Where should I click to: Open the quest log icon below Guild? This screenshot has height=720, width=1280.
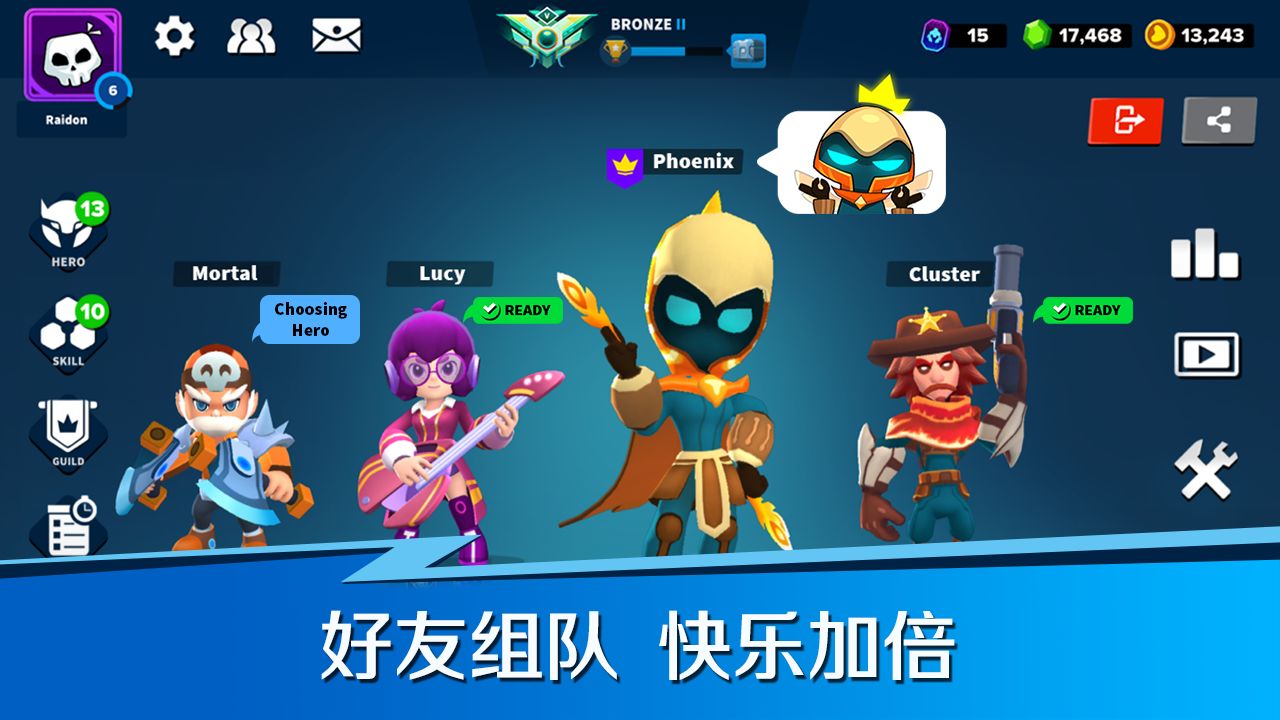tap(67, 525)
